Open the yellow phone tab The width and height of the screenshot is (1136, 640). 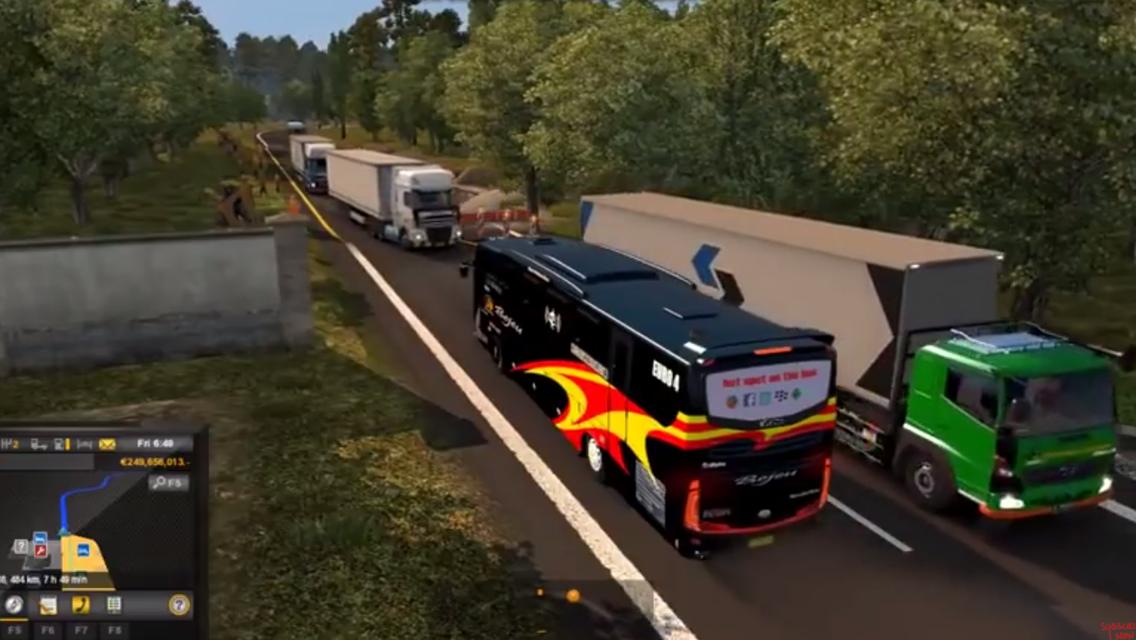coord(81,604)
